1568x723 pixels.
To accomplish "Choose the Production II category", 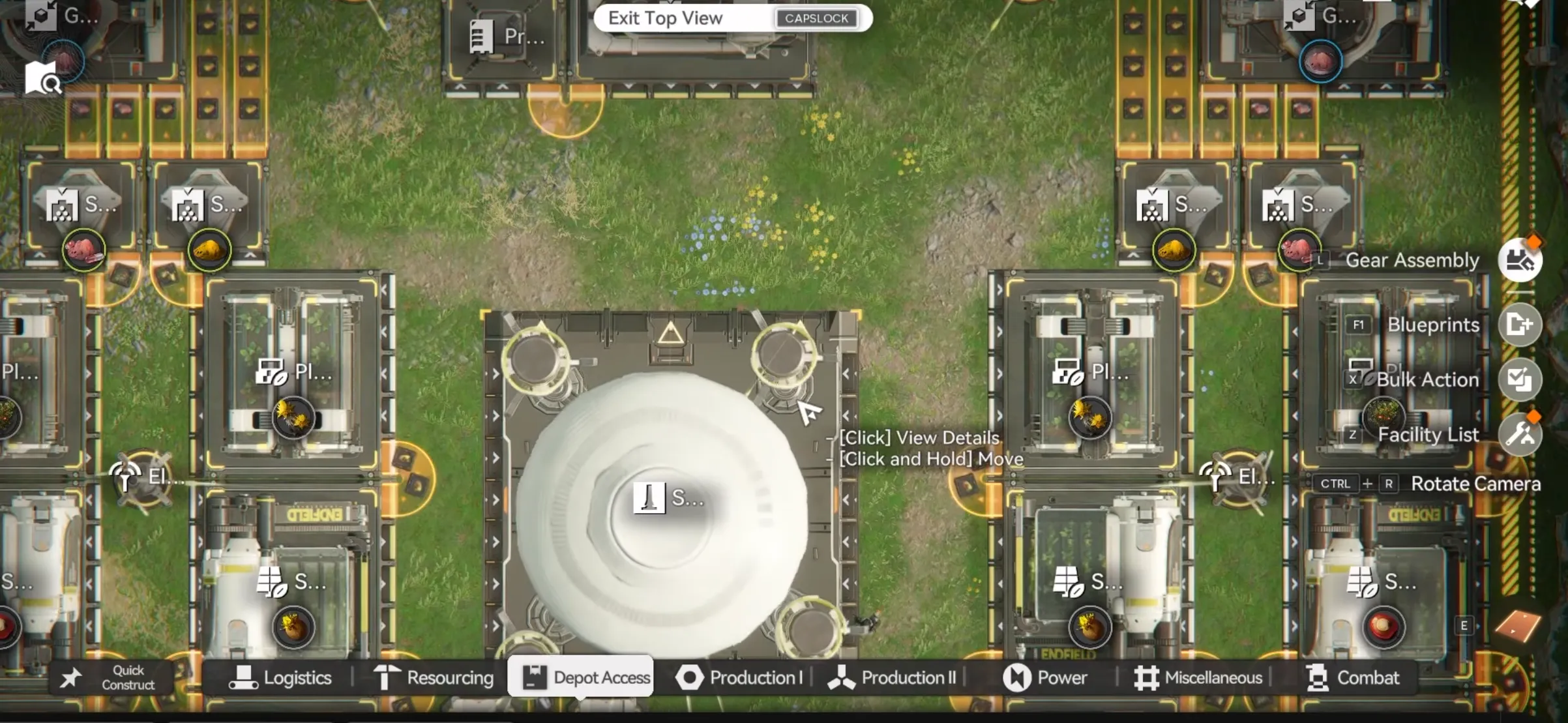I will (892, 678).
